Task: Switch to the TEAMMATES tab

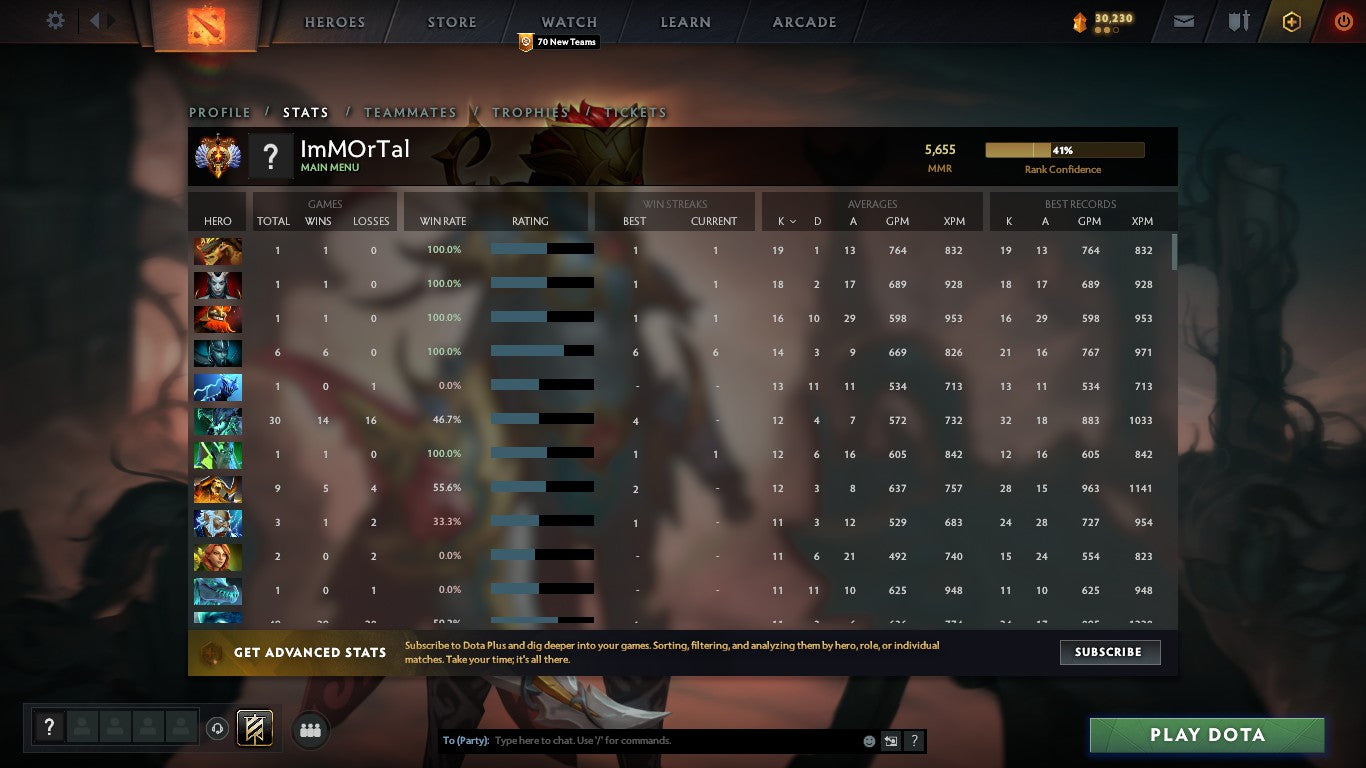Action: coord(411,113)
